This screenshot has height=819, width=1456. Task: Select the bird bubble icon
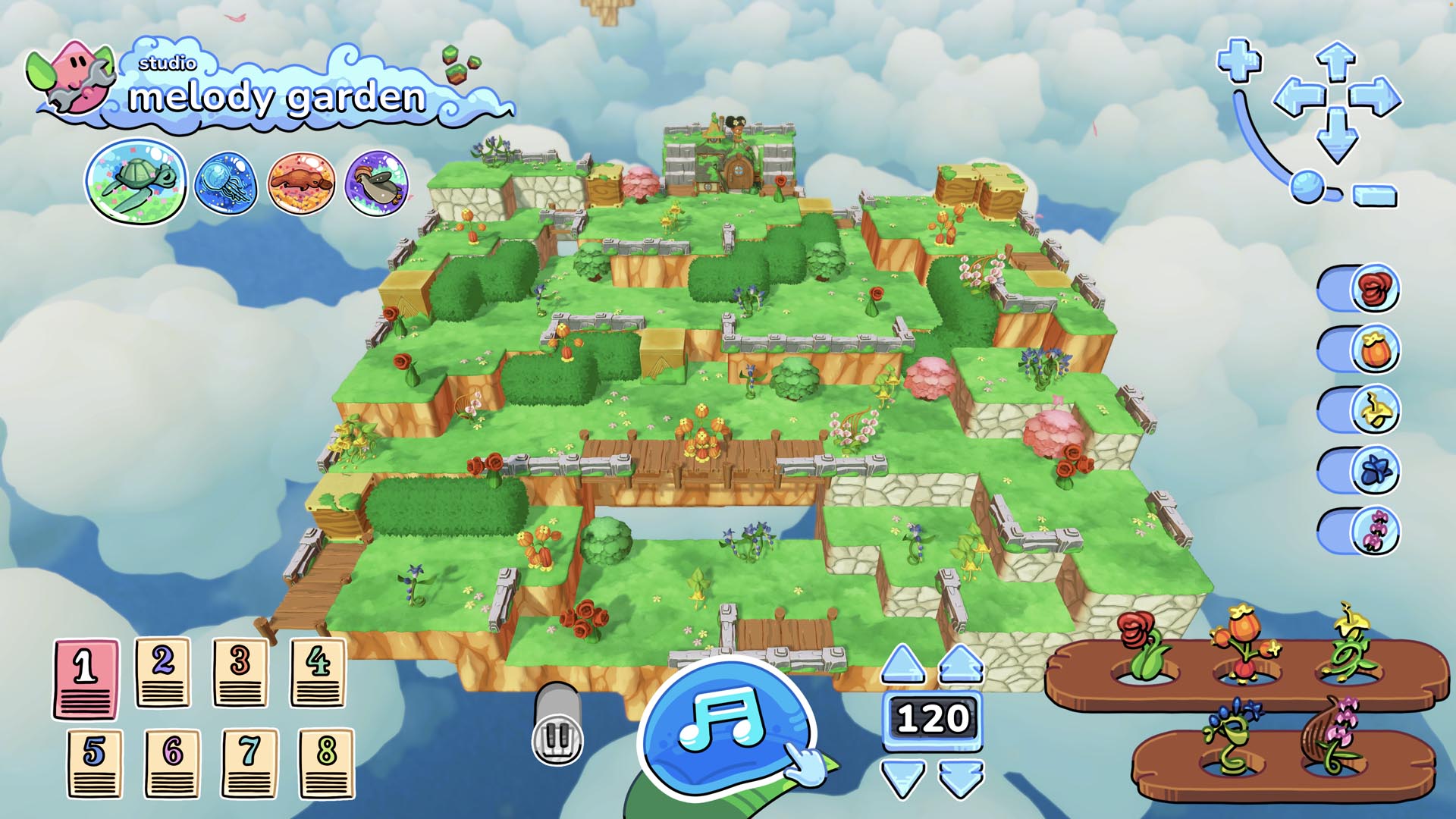(376, 183)
